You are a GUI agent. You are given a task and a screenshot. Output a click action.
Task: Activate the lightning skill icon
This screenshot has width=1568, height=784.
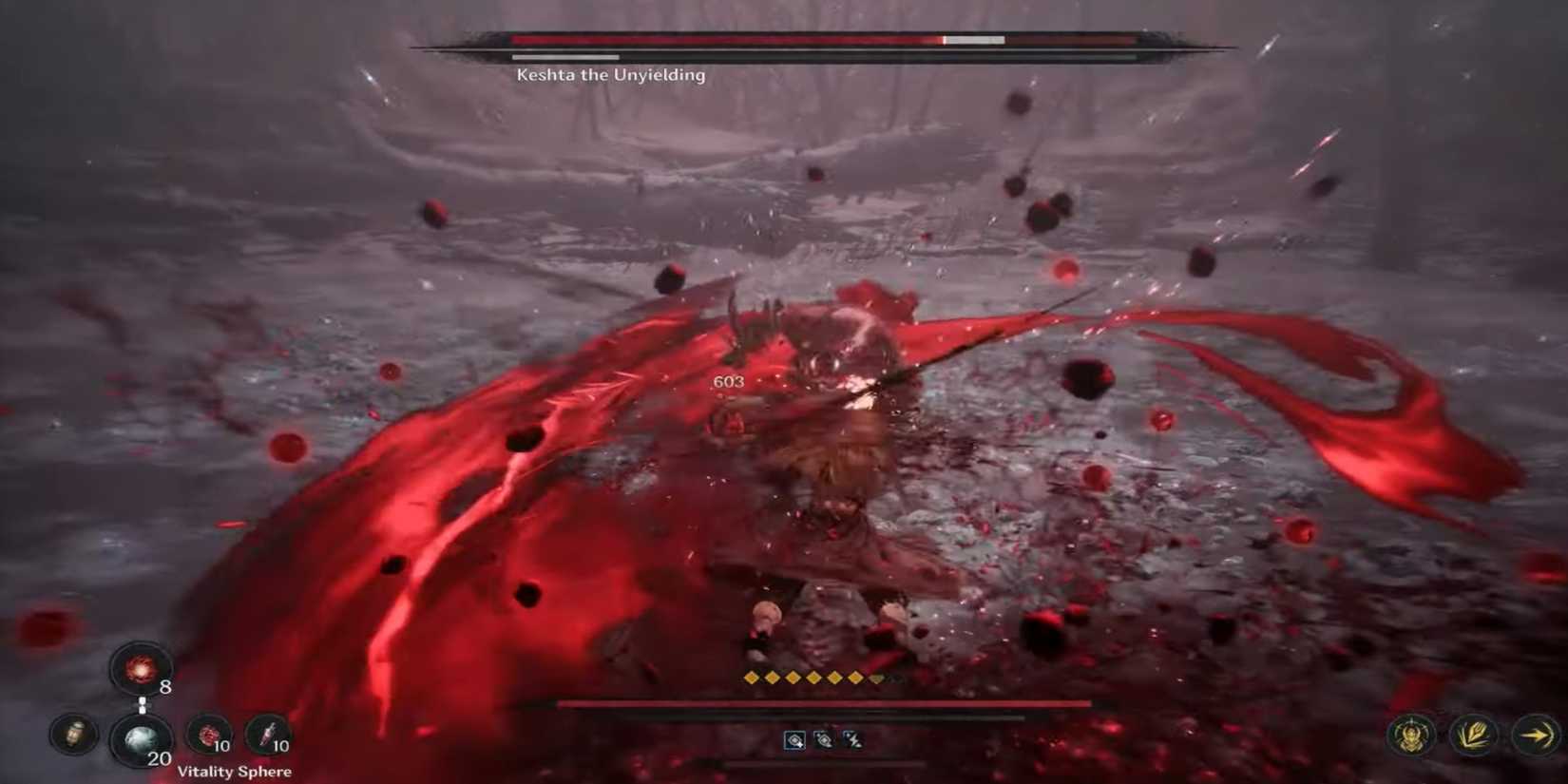854,739
